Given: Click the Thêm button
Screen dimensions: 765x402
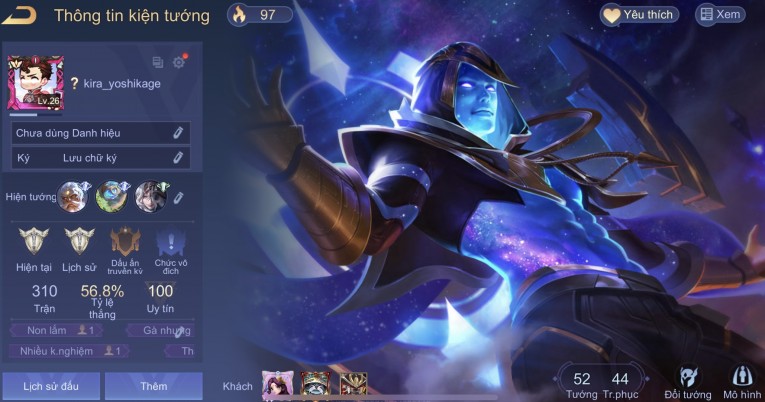Looking at the screenshot, I should point(153,385).
